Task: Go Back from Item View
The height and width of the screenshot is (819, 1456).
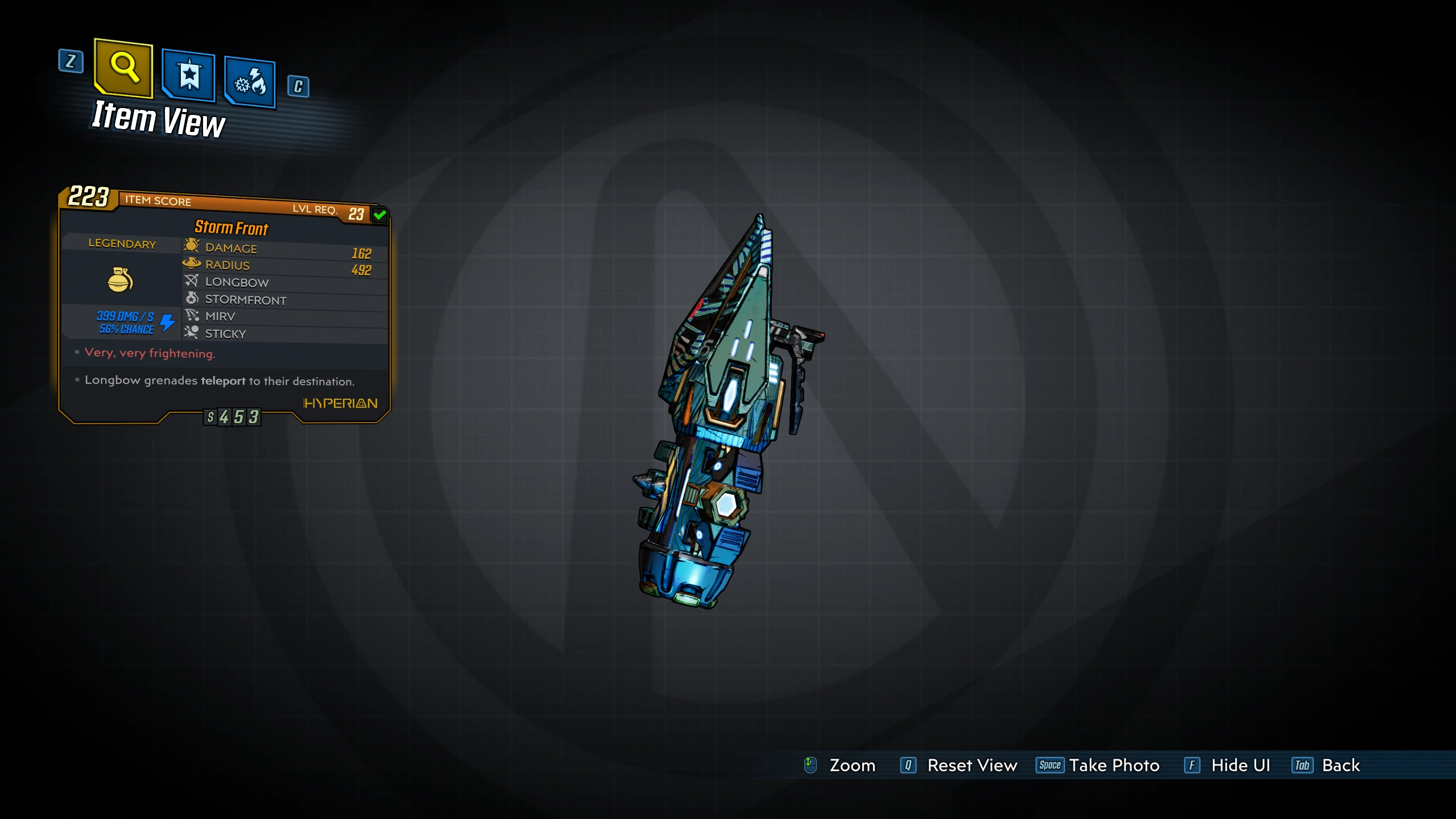Action: (1326, 766)
